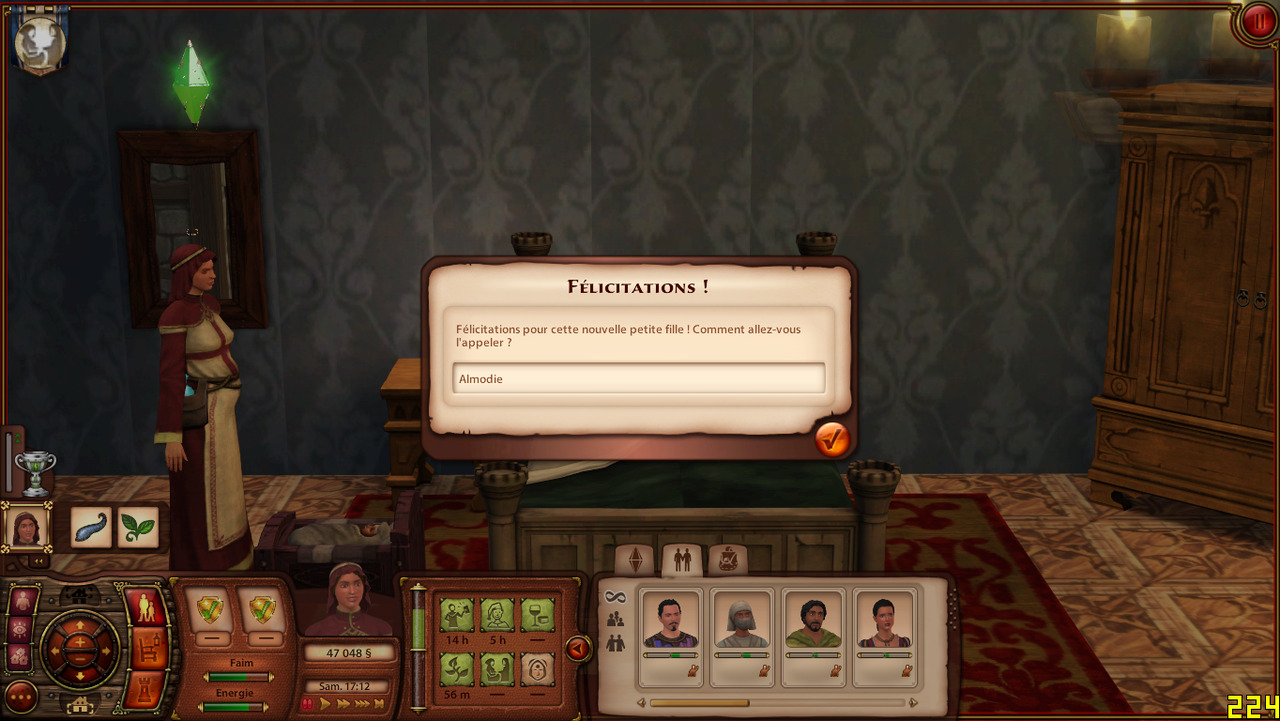Select the masked man with grey hood portrait
Screen dimensions: 1280x721
click(742, 622)
